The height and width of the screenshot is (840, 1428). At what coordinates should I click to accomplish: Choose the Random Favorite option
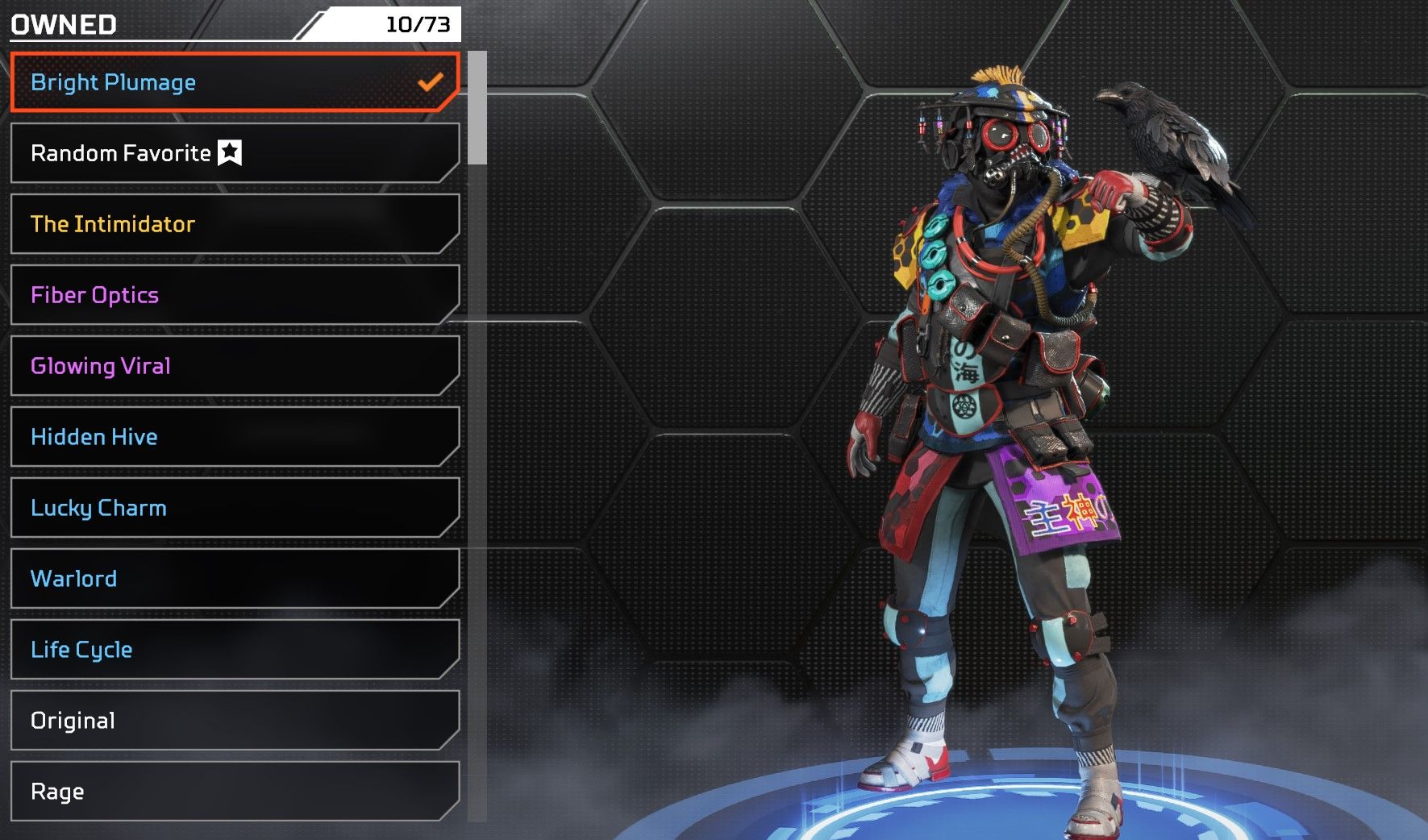[x=234, y=153]
